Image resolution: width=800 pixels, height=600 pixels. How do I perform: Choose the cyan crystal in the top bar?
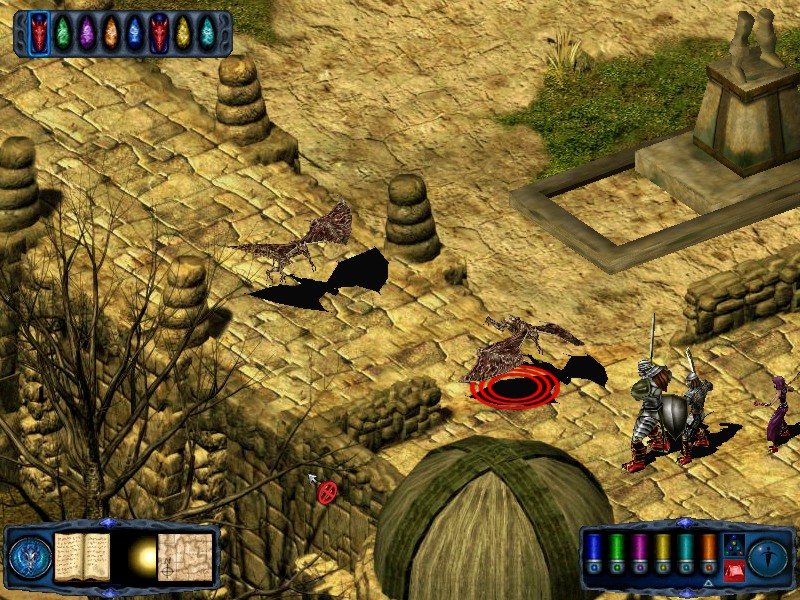click(207, 33)
